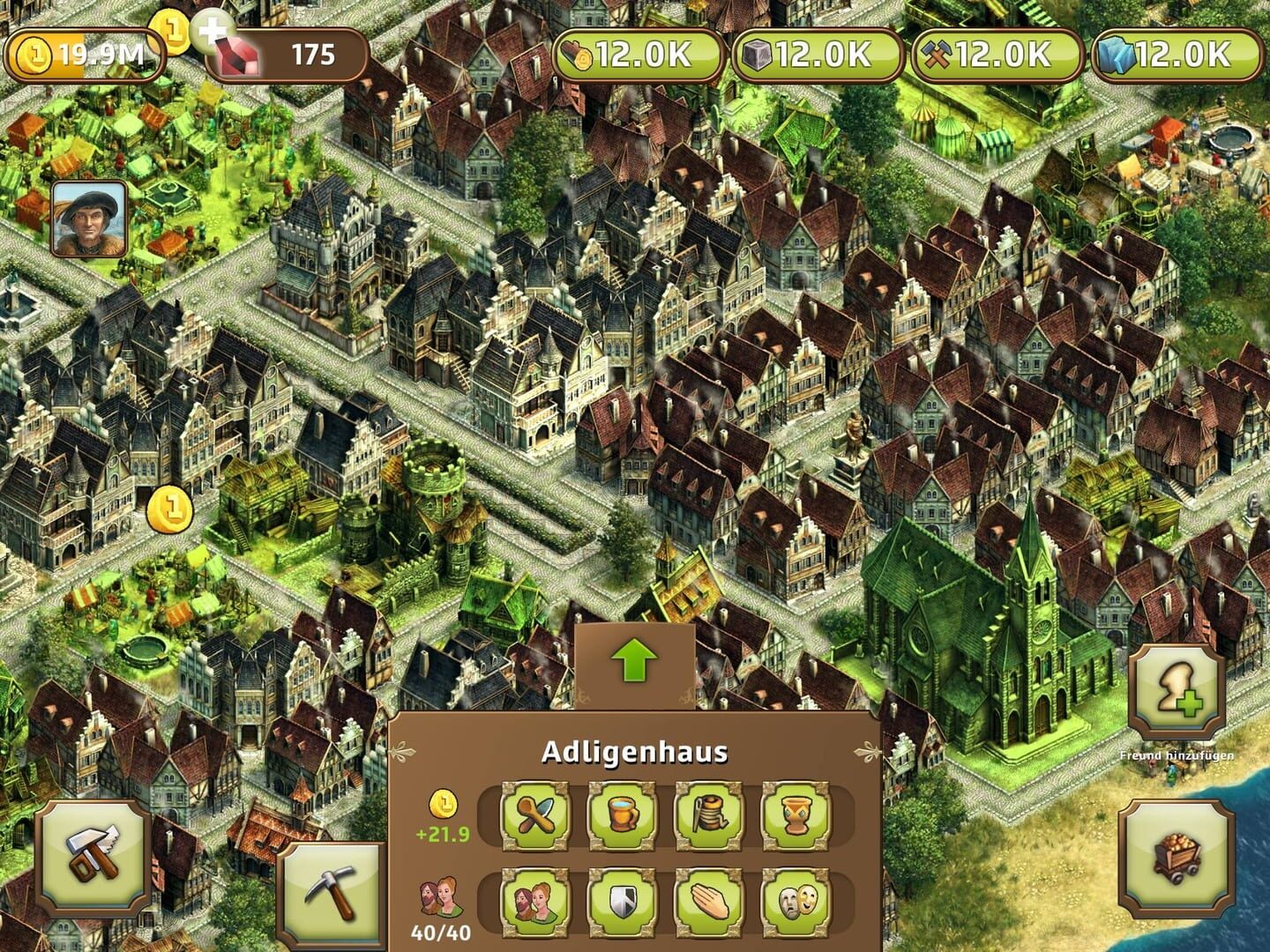Click the 175 ruby counter

point(300,56)
